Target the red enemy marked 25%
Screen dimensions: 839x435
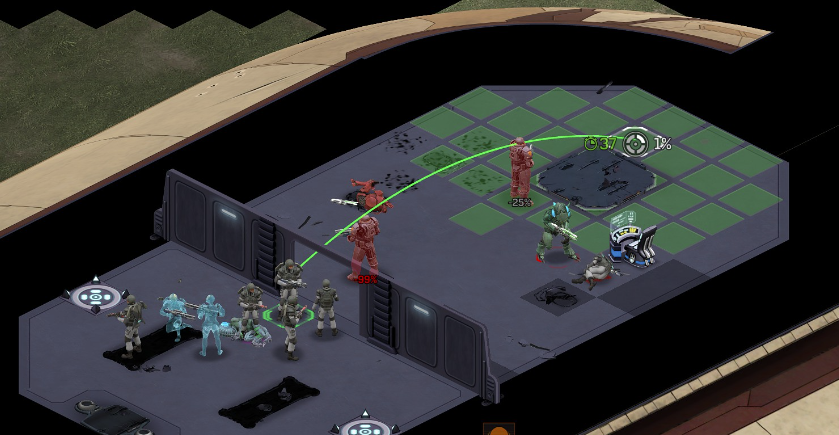pos(520,170)
